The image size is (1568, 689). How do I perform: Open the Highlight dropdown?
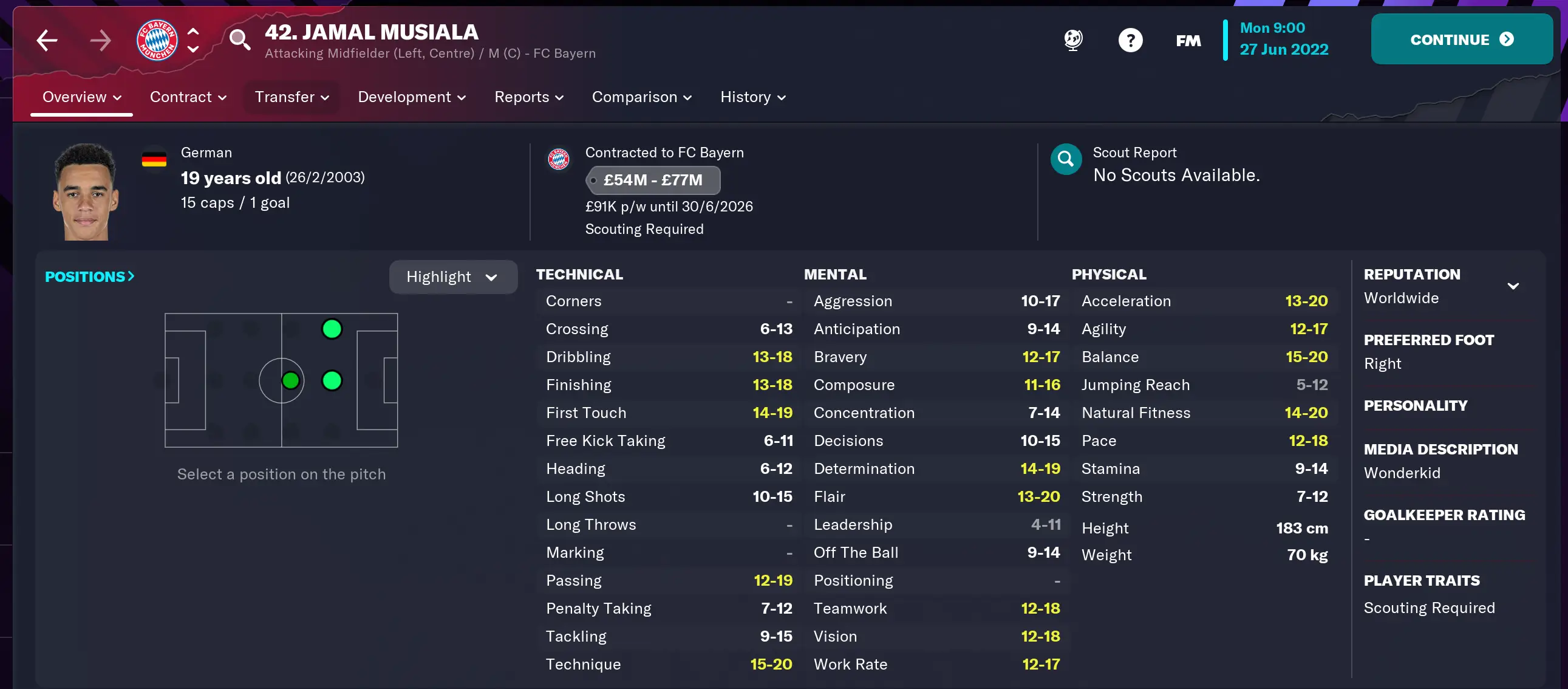coord(453,276)
